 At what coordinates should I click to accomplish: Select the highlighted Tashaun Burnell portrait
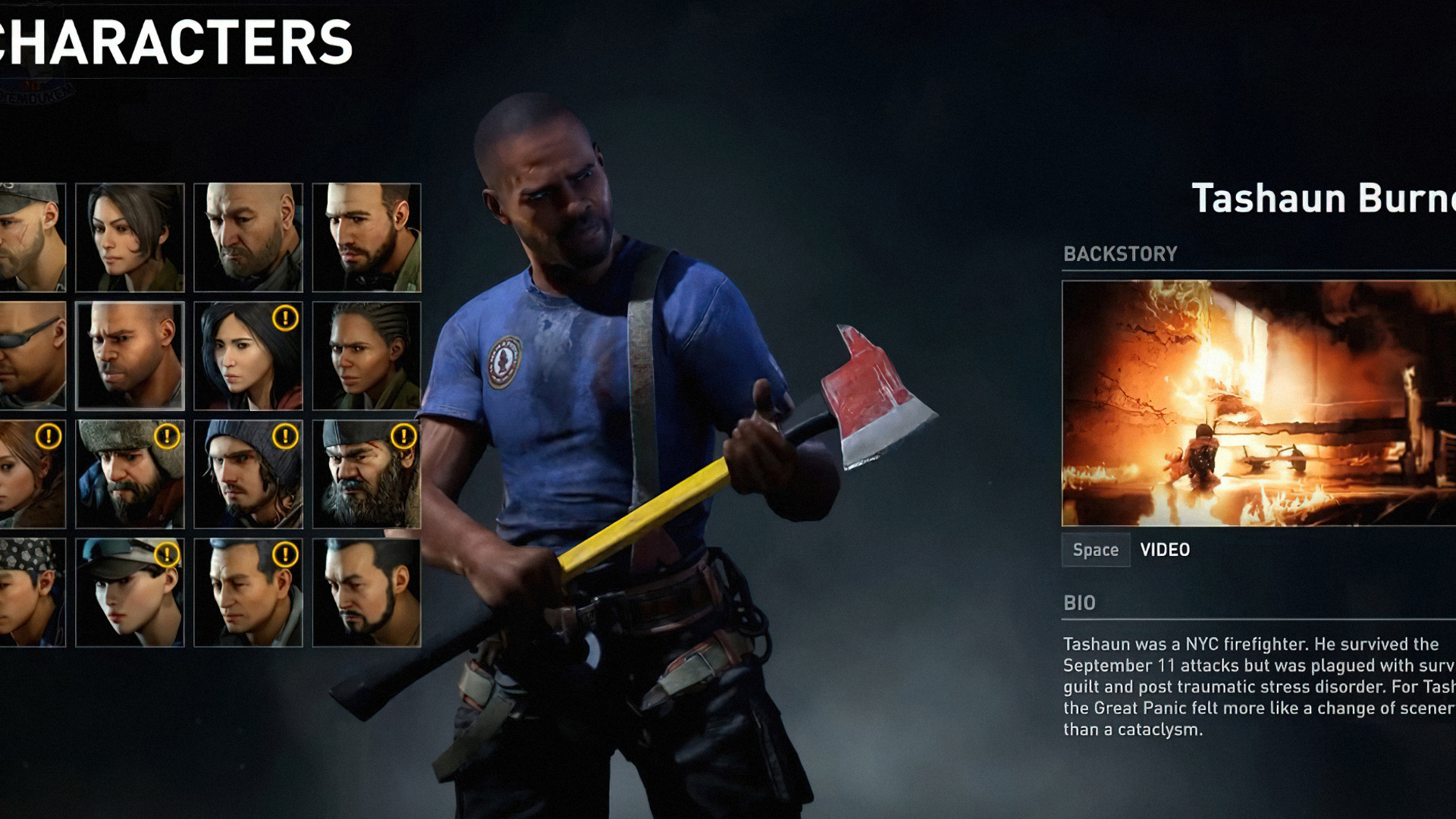click(130, 356)
